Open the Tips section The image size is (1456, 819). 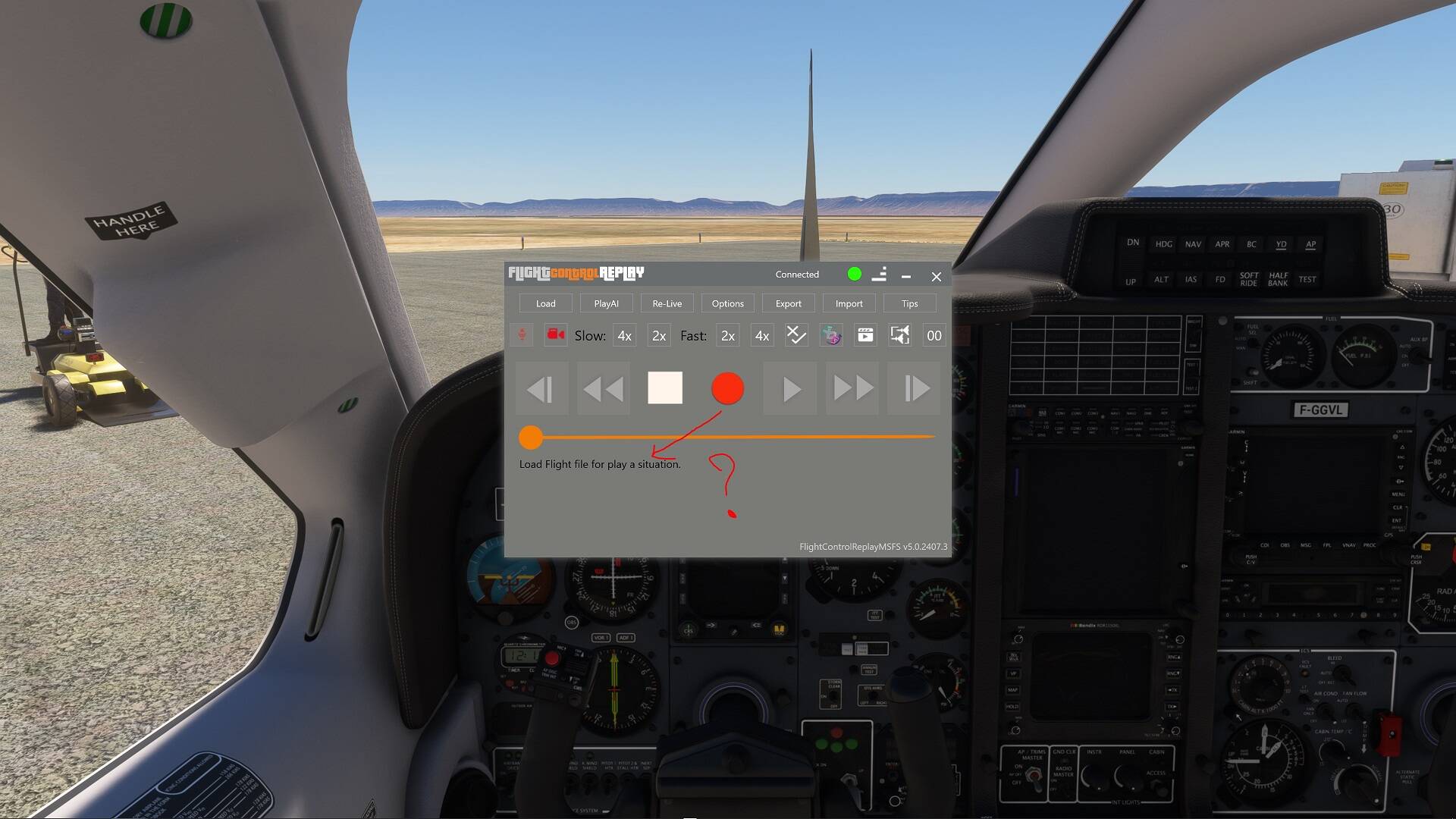tap(909, 303)
